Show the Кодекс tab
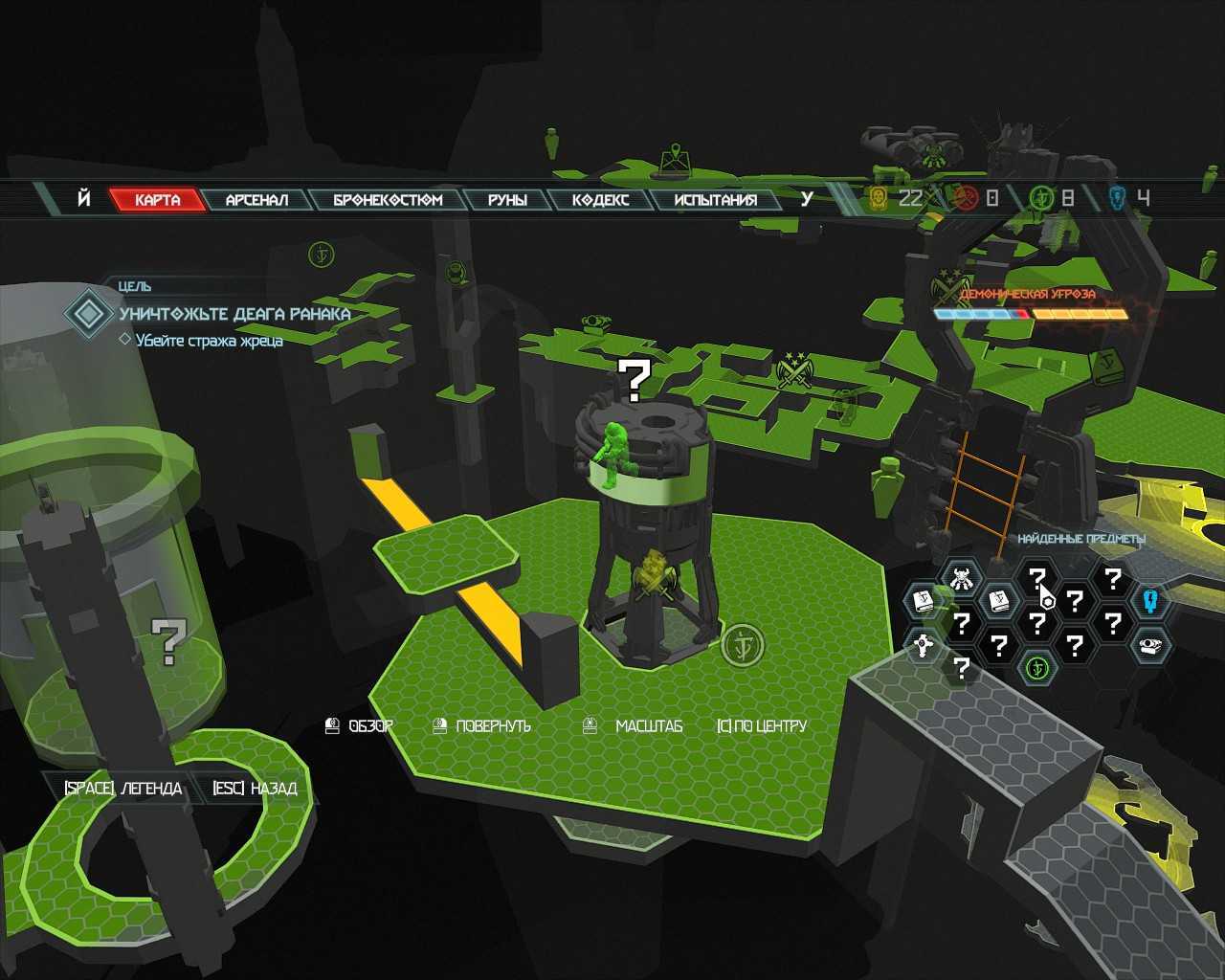Viewport: 1225px width, 980px height. [600, 200]
